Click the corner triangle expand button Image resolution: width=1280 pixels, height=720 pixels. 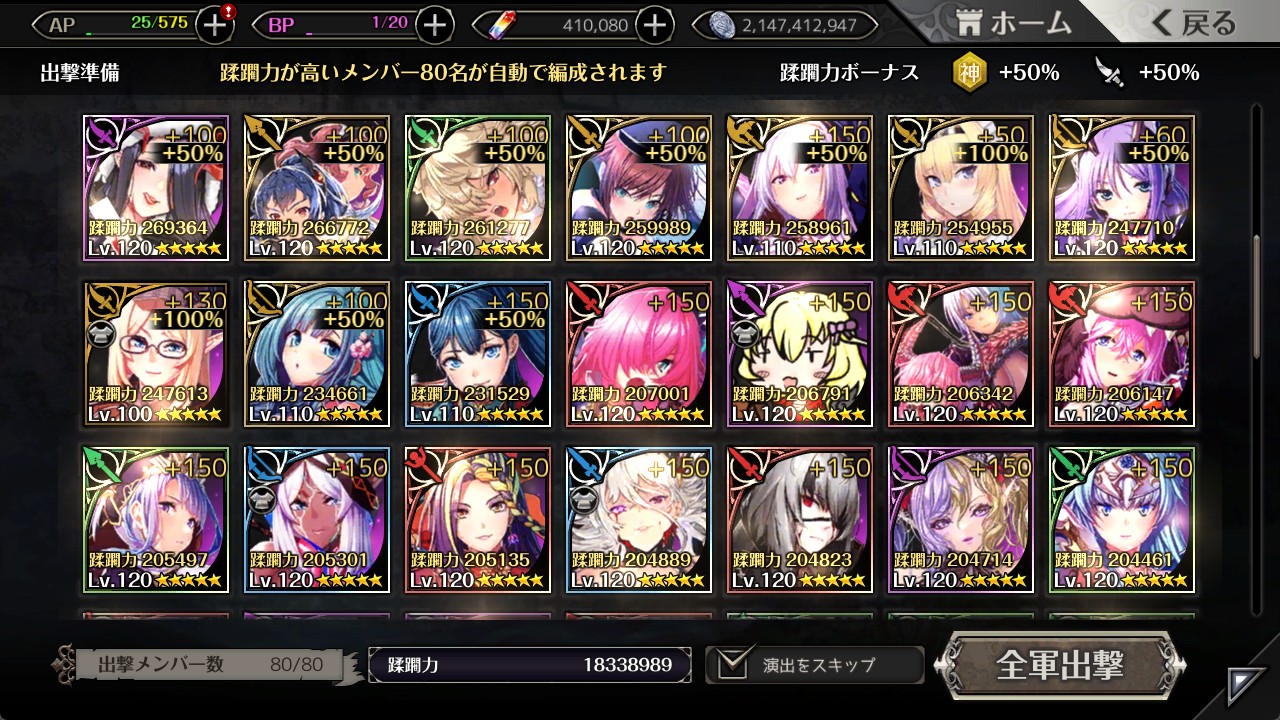click(x=1246, y=685)
